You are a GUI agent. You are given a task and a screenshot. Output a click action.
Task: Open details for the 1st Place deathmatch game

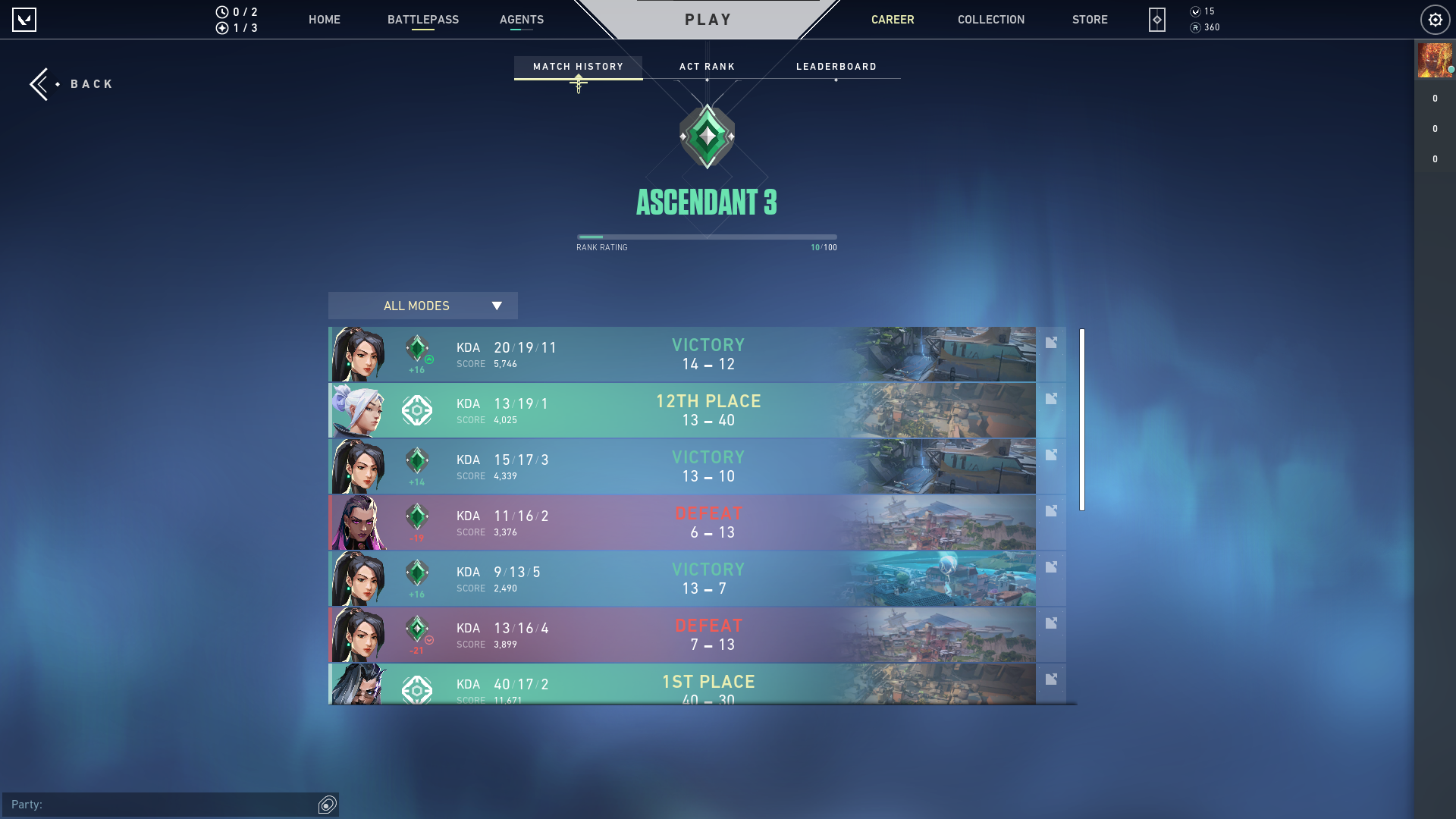[1051, 679]
